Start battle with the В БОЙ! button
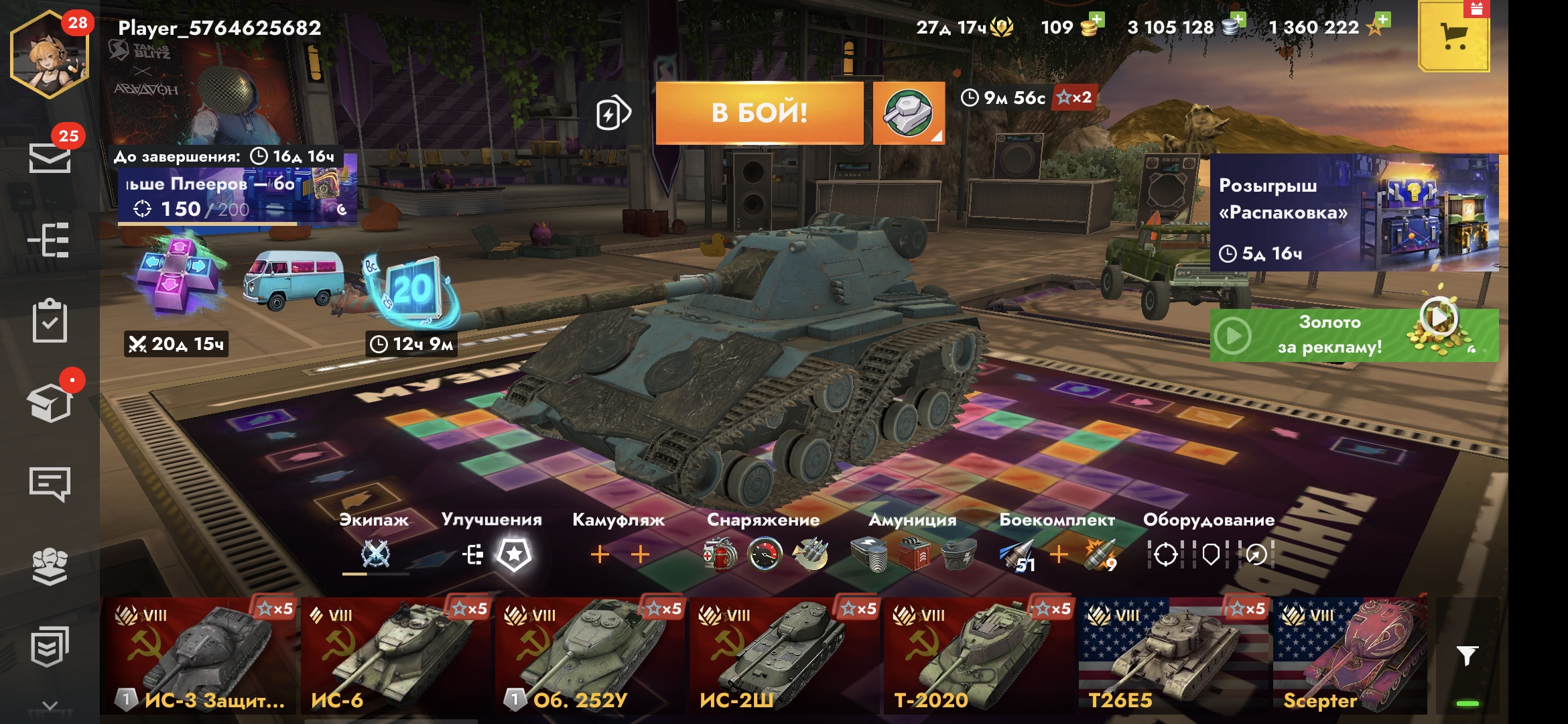Screen dimensions: 1568x724 tap(759, 113)
